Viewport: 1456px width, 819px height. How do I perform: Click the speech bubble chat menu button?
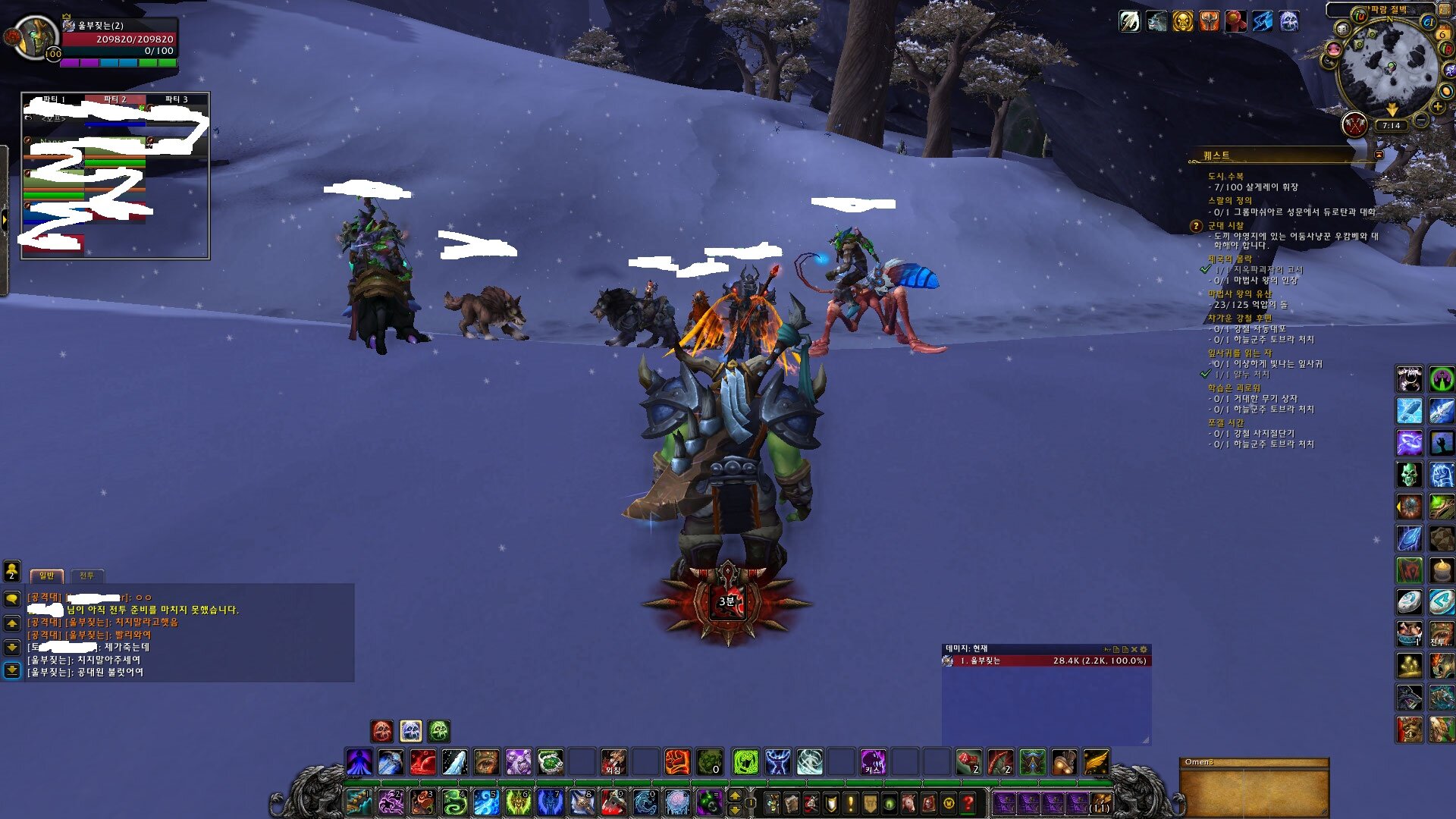[x=12, y=599]
